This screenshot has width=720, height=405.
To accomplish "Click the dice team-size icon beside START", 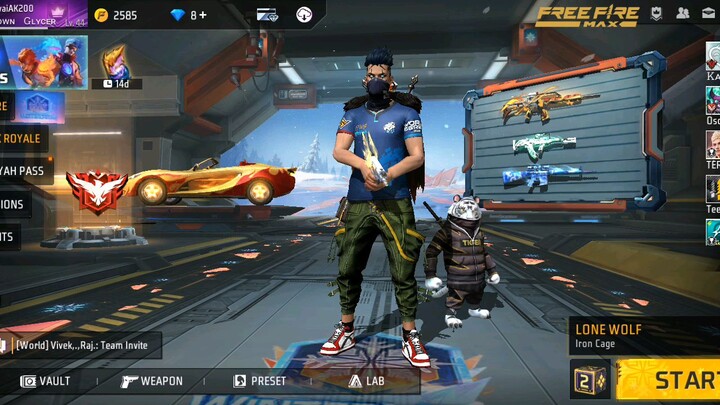I will [x=590, y=380].
